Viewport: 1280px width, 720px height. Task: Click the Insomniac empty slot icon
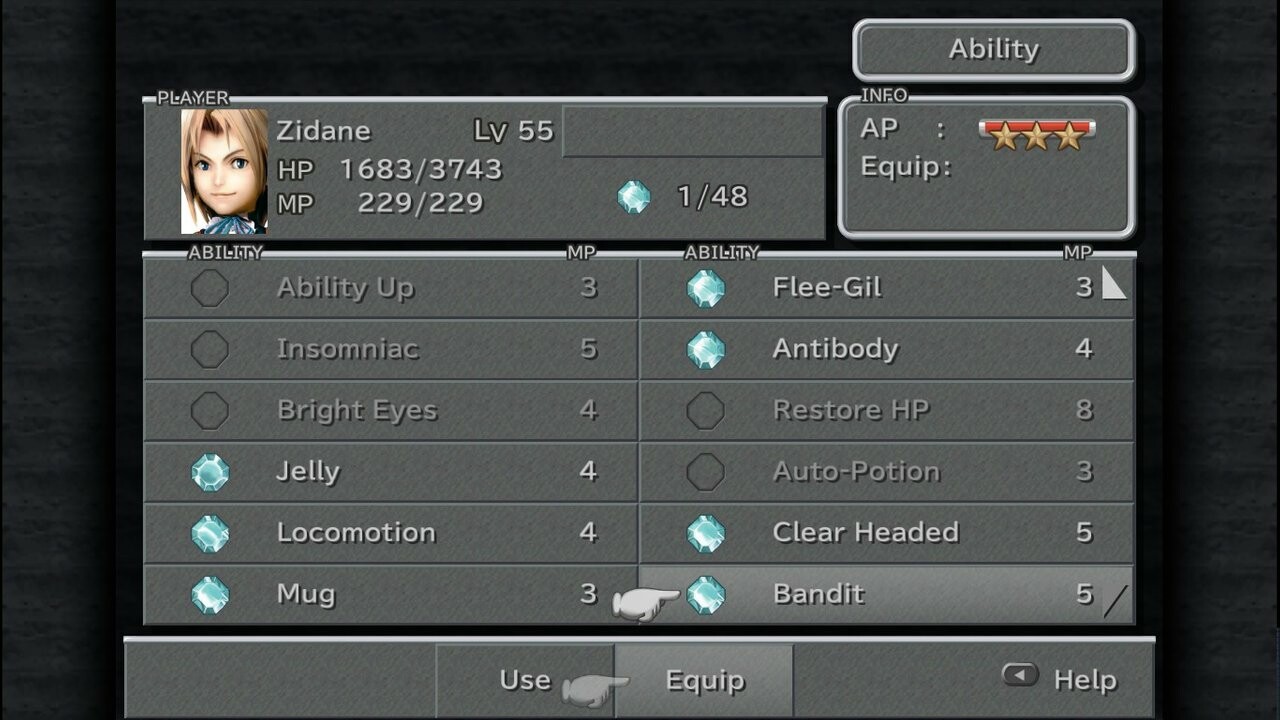(210, 349)
